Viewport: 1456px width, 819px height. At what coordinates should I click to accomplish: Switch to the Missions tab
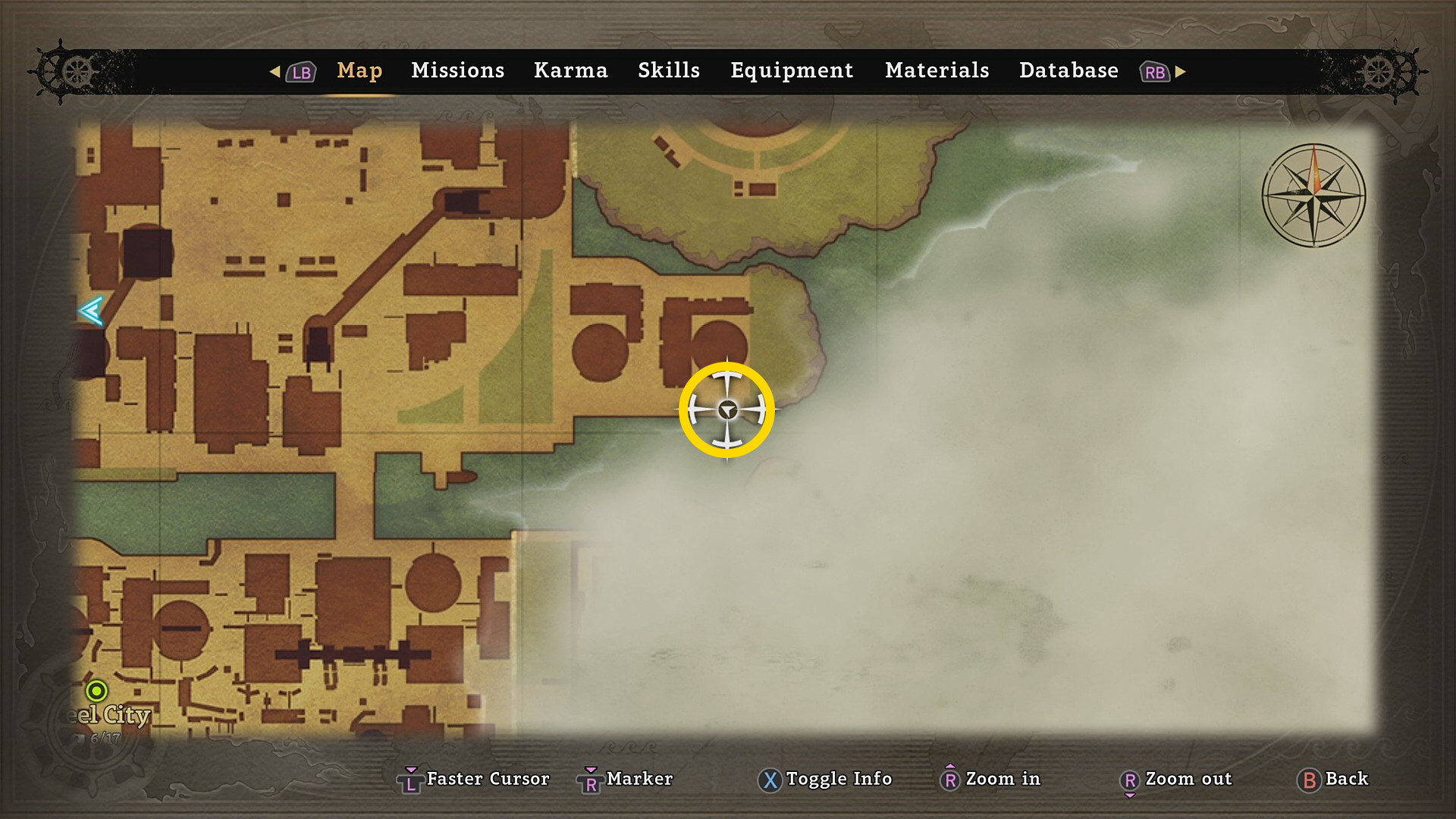coord(457,71)
